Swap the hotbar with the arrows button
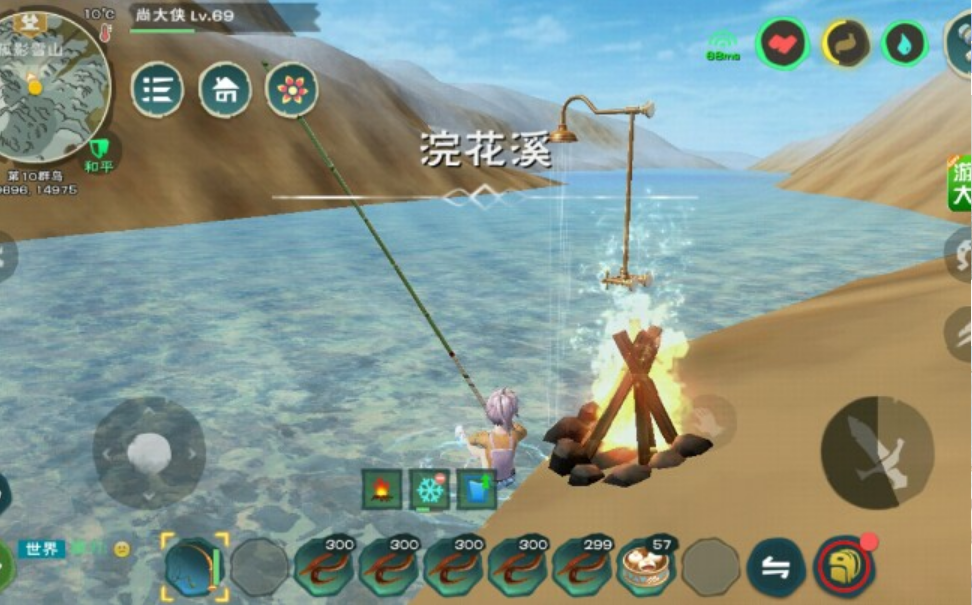The width and height of the screenshot is (972, 605). pyautogui.click(x=776, y=567)
